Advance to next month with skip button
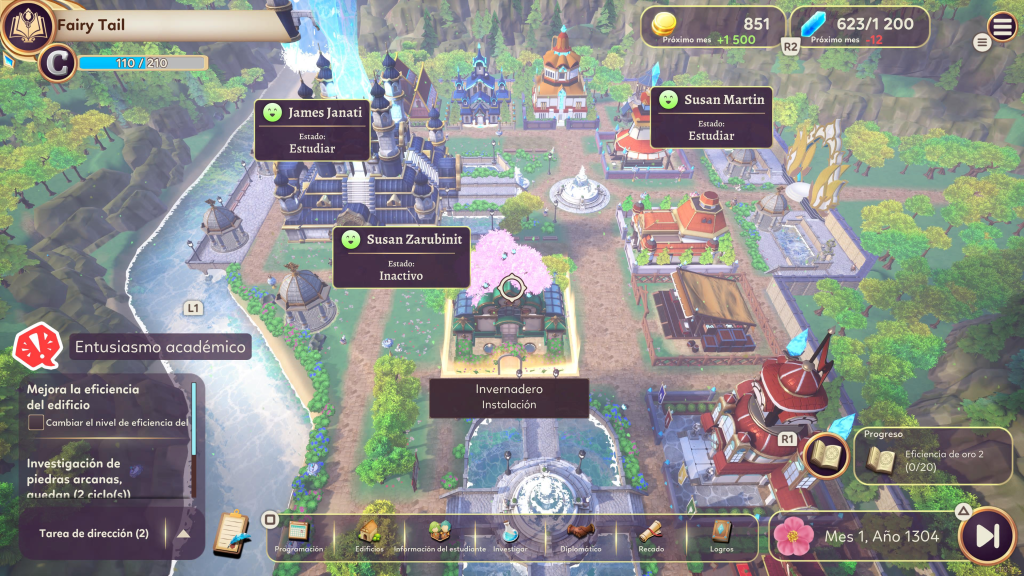This screenshot has height=576, width=1024. coord(987,536)
